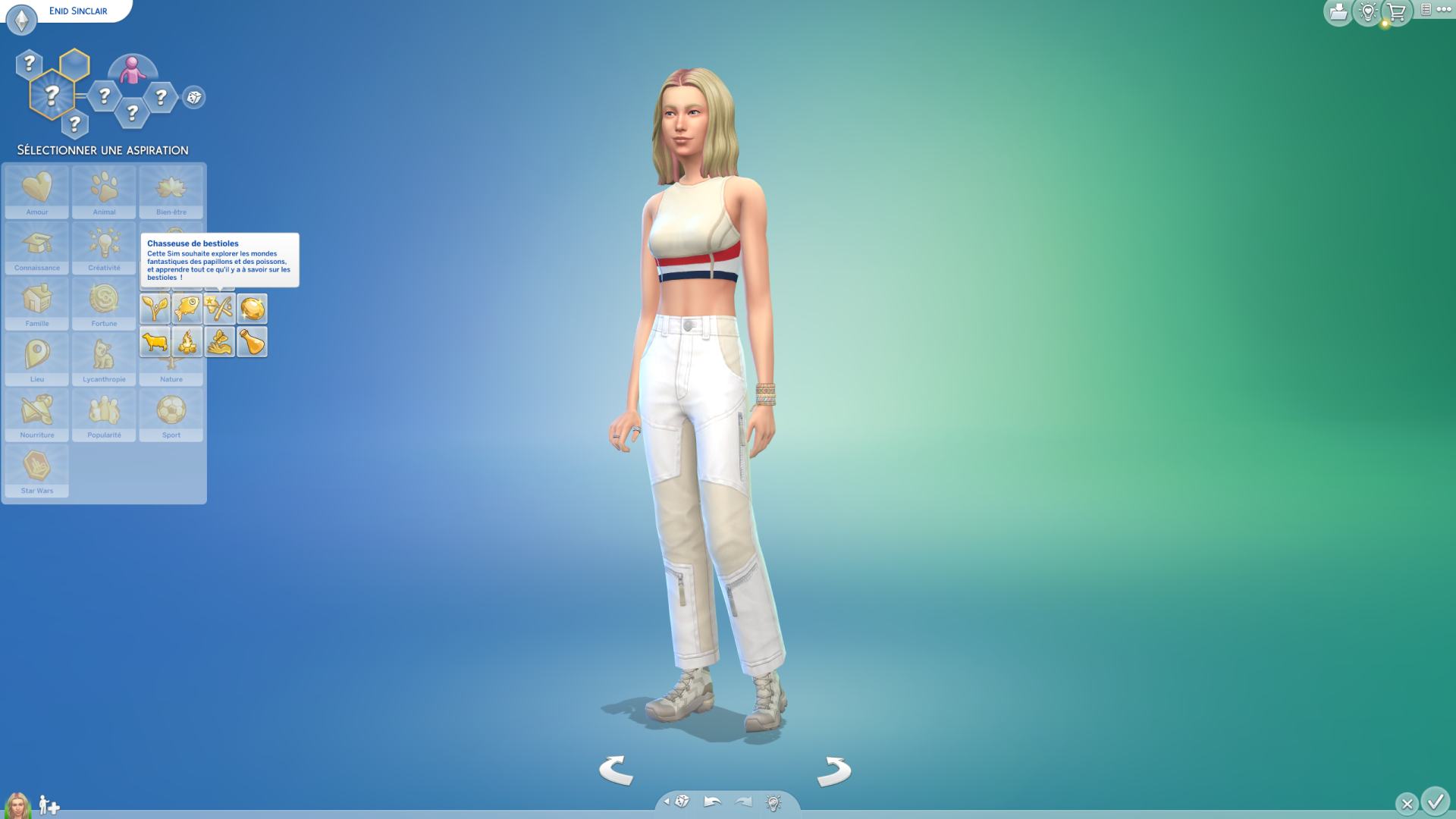Select the golden cow aspiration icon
The width and height of the screenshot is (1456, 819).
[155, 342]
